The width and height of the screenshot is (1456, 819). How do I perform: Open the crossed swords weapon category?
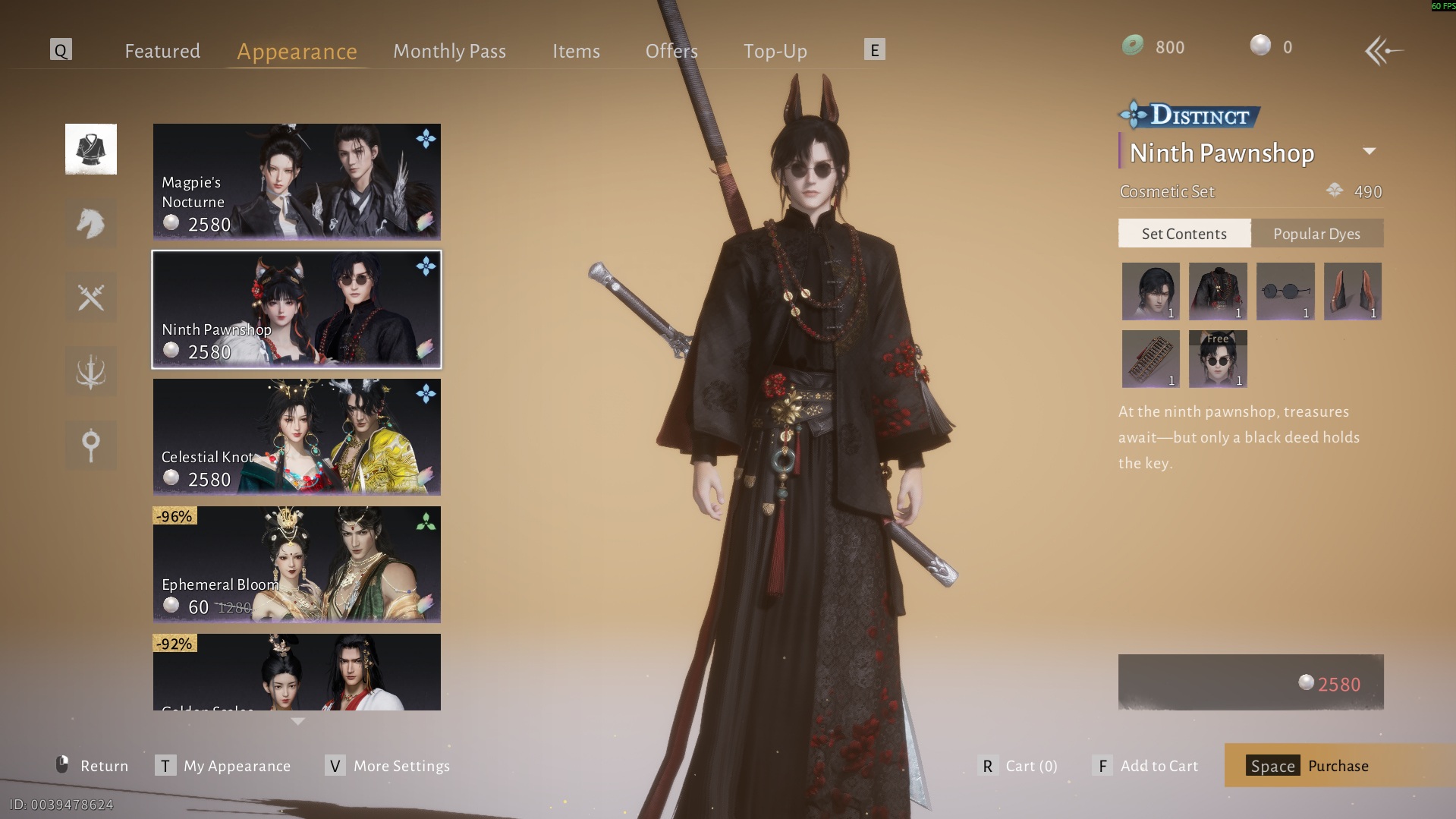click(91, 298)
